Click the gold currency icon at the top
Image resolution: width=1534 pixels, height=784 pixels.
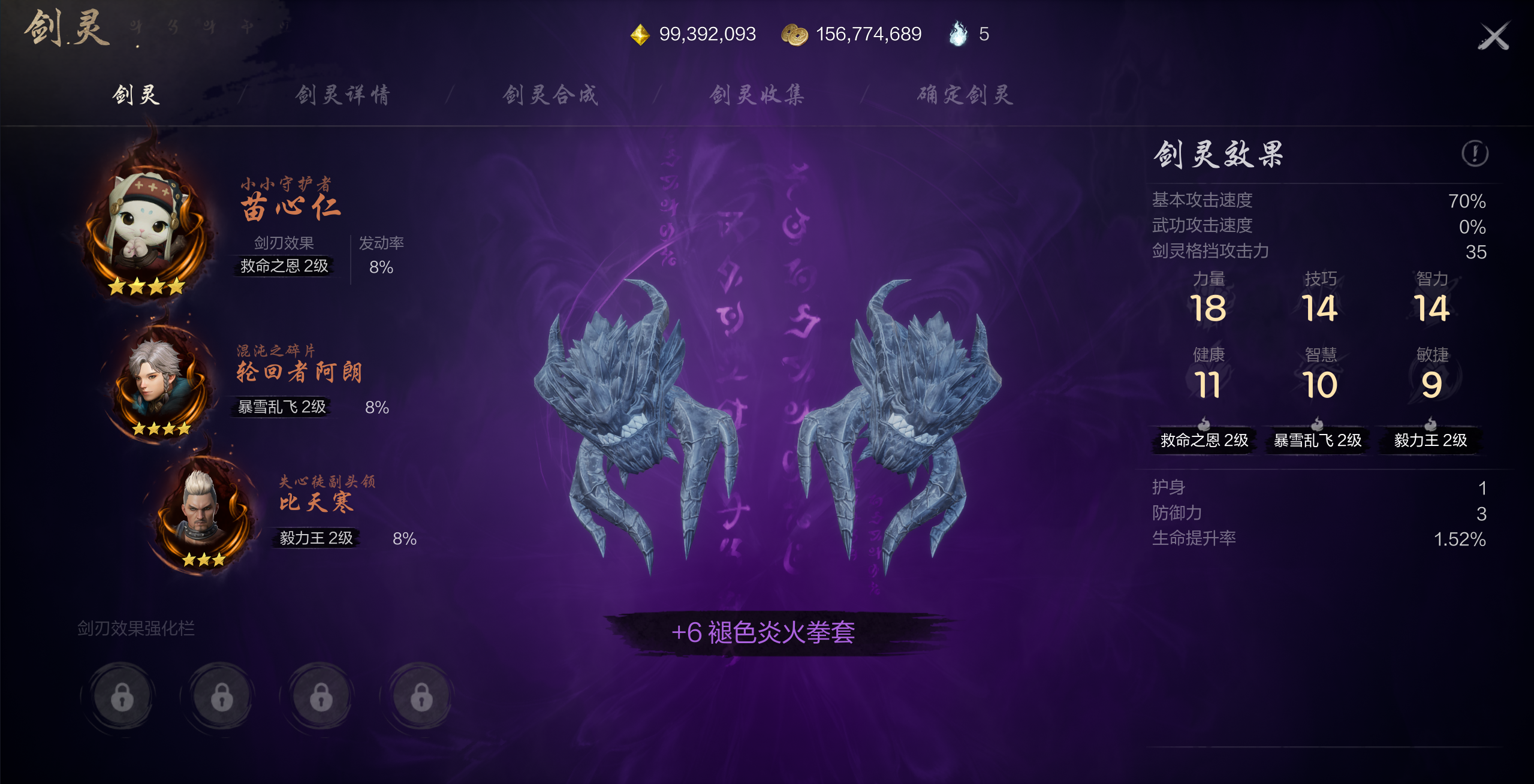click(639, 34)
